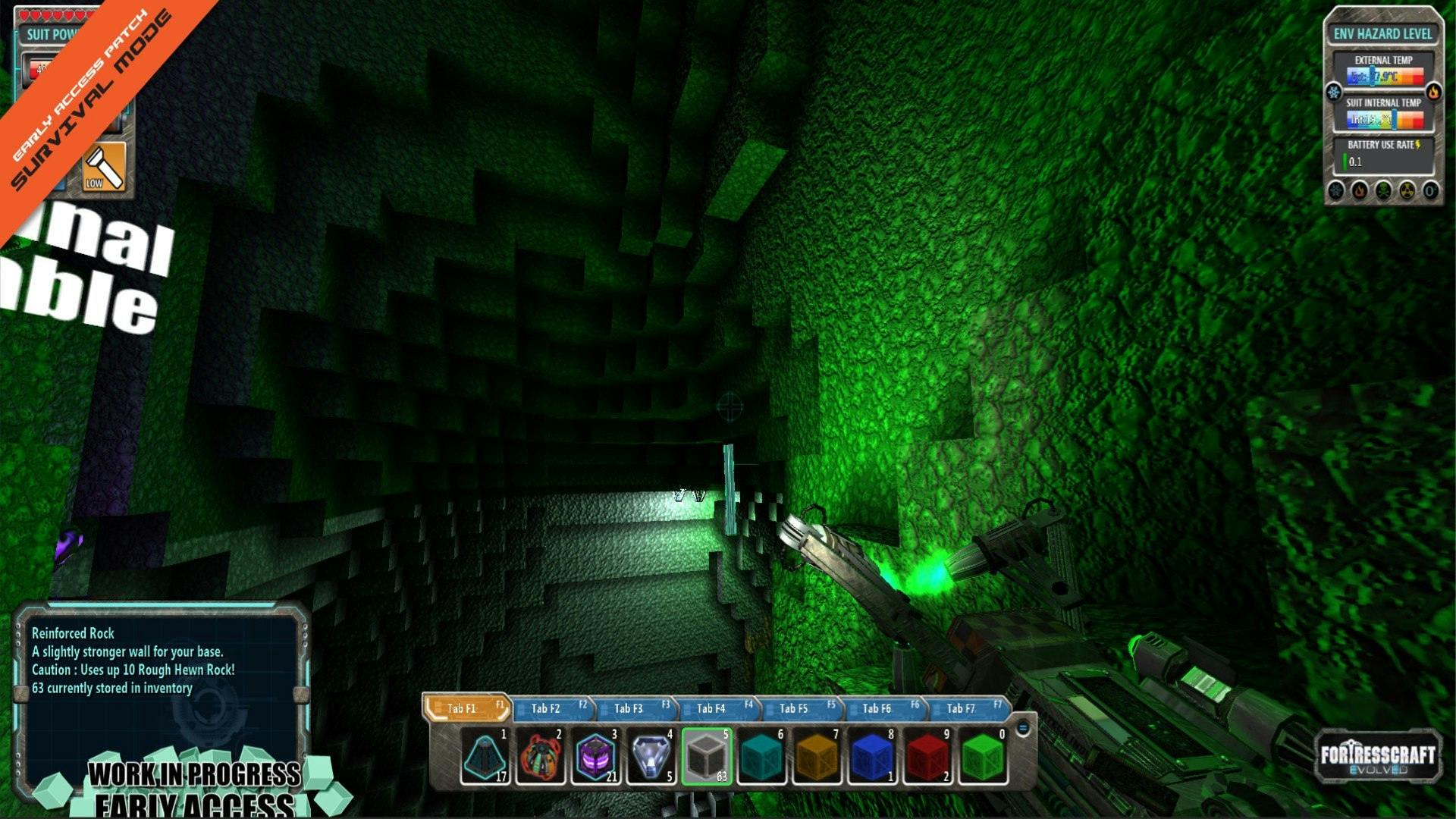Click the O2 hazard indicator icon
1456x819 pixels.
point(1429,190)
